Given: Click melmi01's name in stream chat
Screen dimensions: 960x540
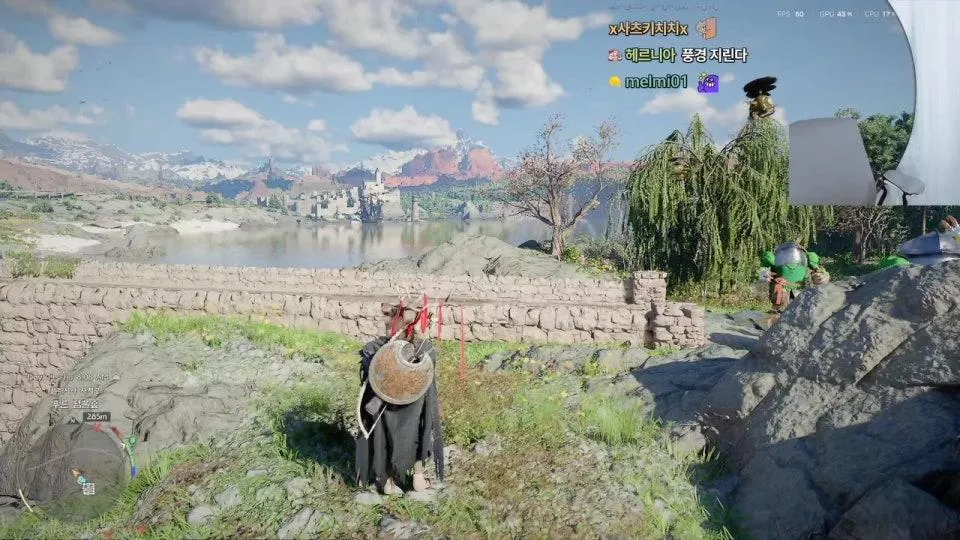Looking at the screenshot, I should pyautogui.click(x=656, y=81).
